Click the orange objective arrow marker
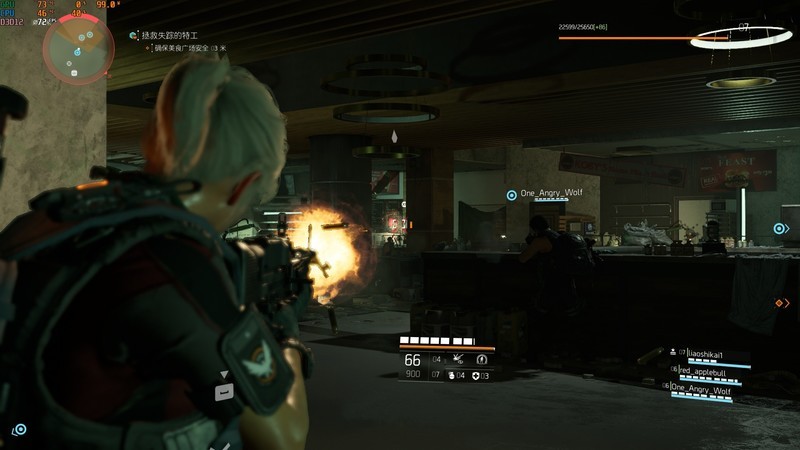The image size is (800, 450). tap(781, 302)
